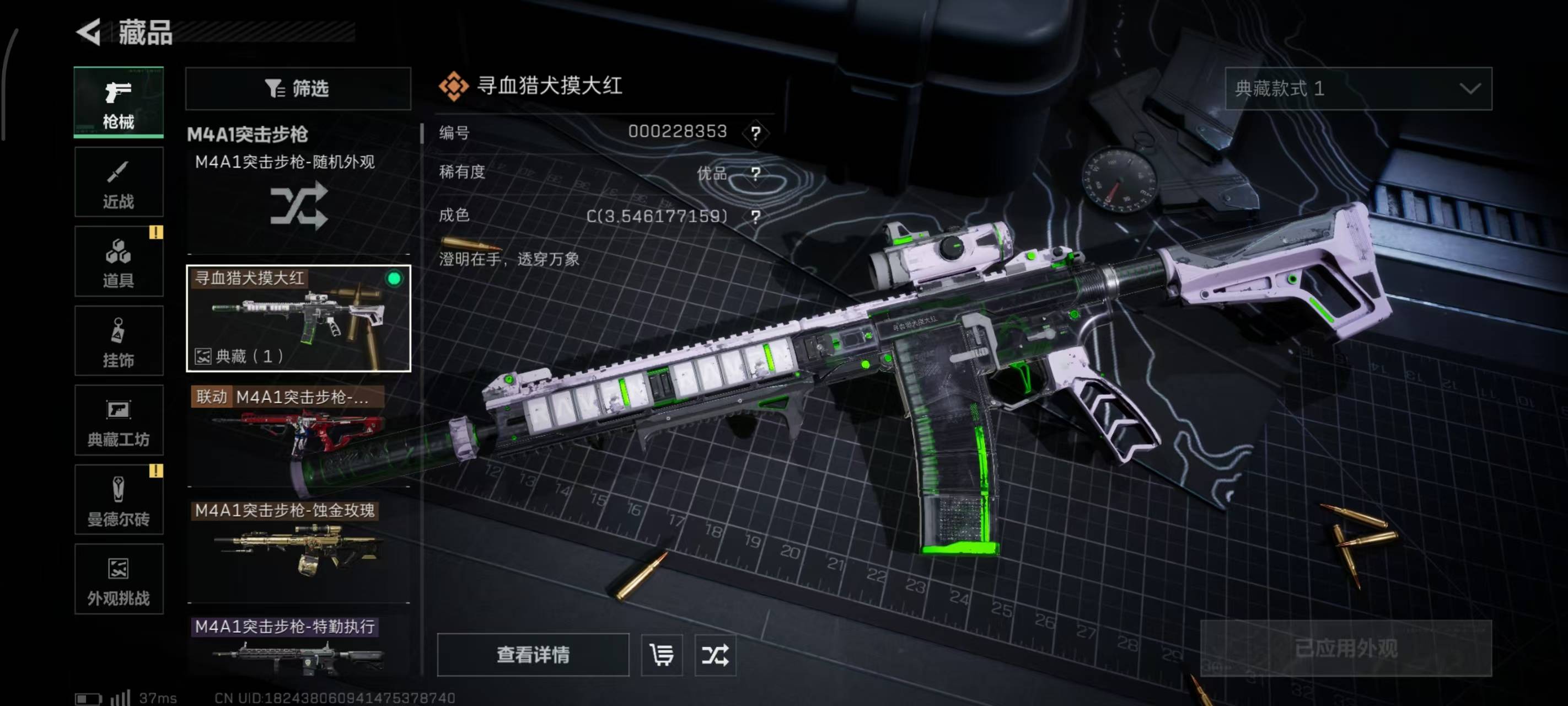Click the shopping cart list icon
1568x706 pixels.
(662, 655)
